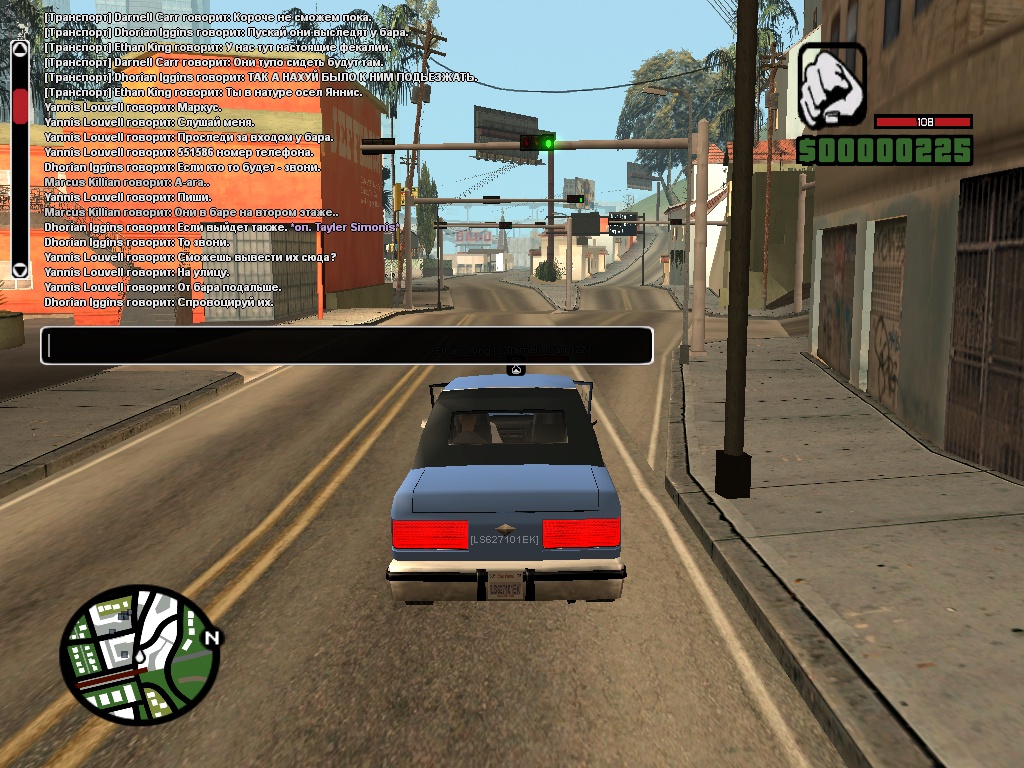Click the chat scrollbar's up arrow
This screenshot has width=1024, height=768.
(20, 47)
